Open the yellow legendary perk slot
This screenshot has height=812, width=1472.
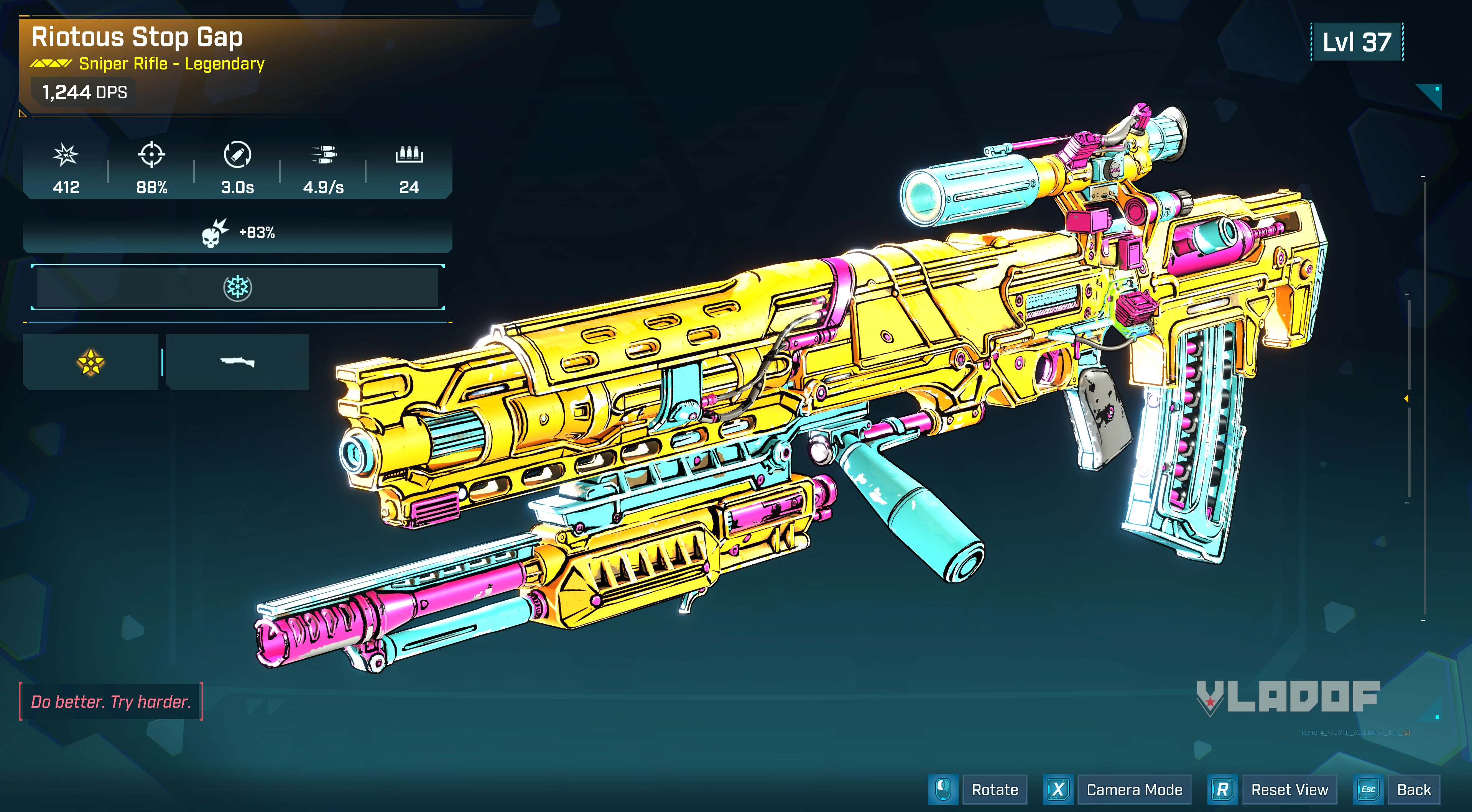90,362
